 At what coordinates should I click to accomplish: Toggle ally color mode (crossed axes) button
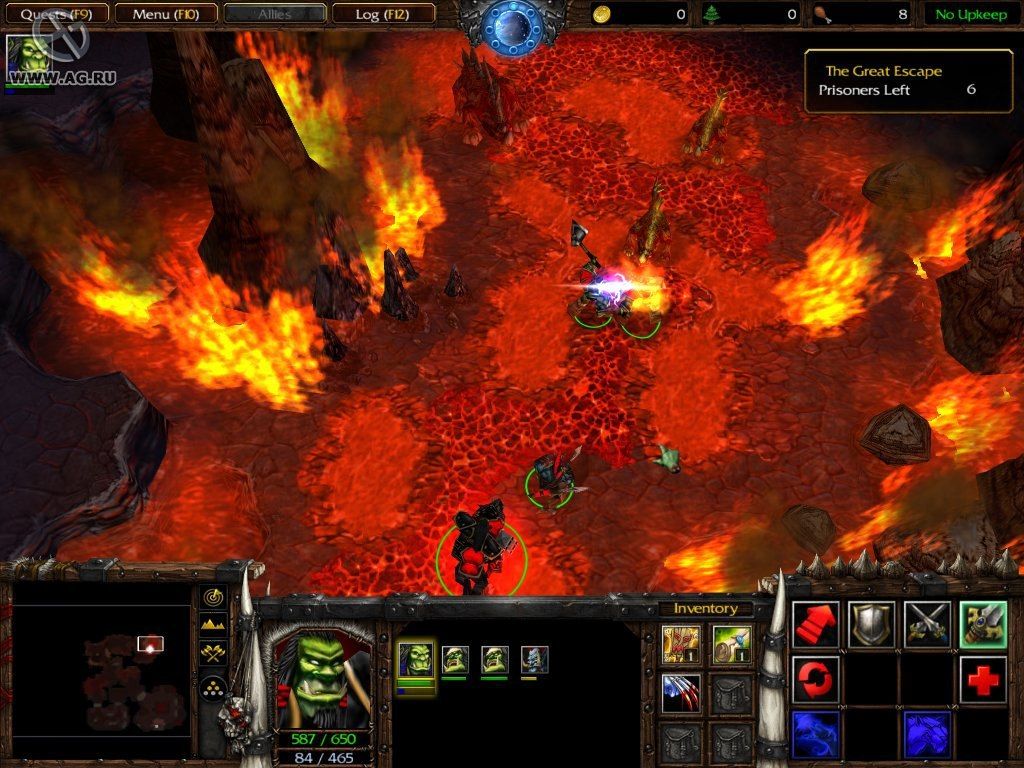[213, 655]
